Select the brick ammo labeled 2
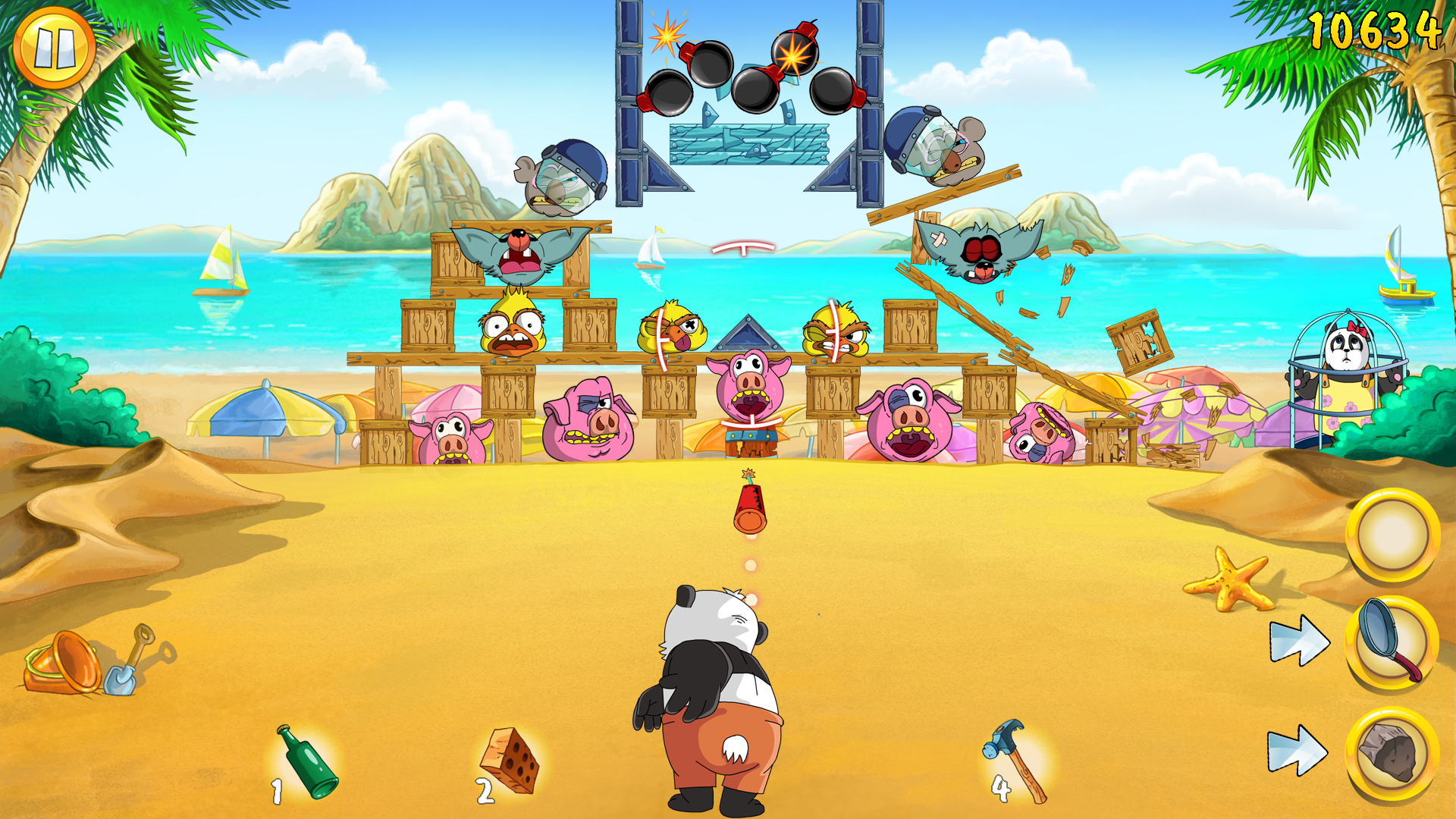This screenshot has height=819, width=1456. [510, 762]
